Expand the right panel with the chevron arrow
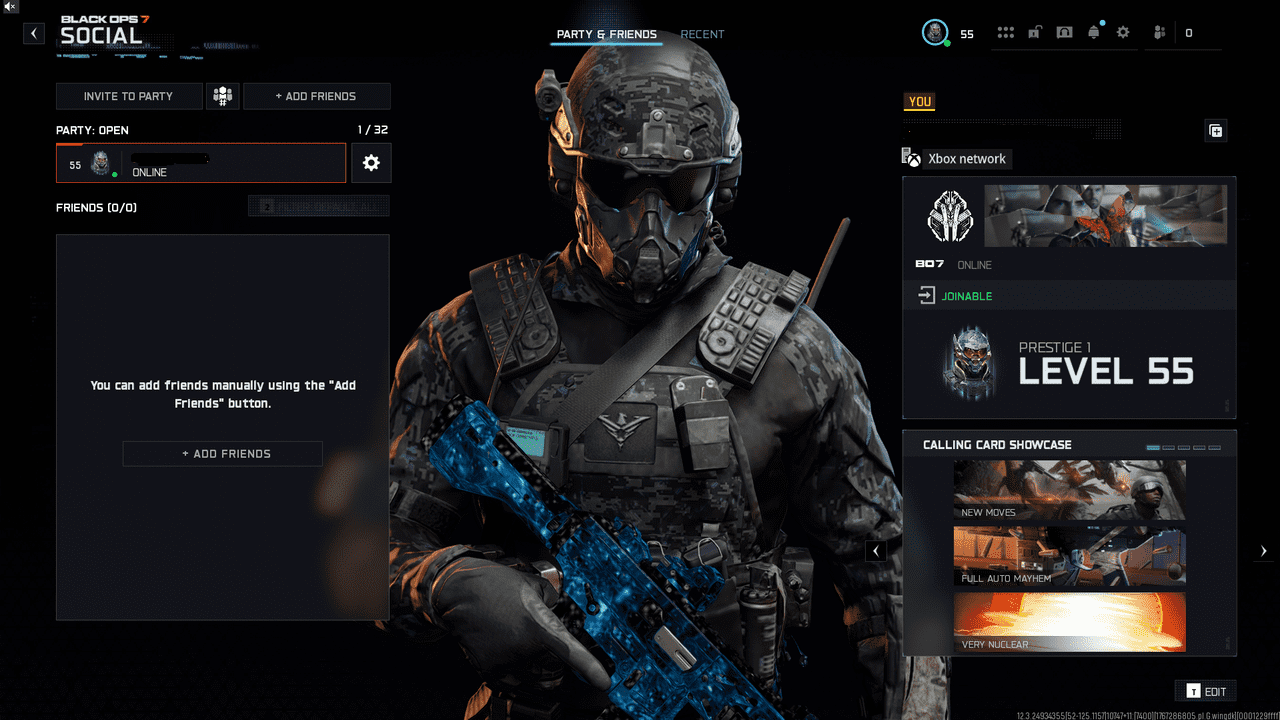The height and width of the screenshot is (720, 1280). (1263, 550)
